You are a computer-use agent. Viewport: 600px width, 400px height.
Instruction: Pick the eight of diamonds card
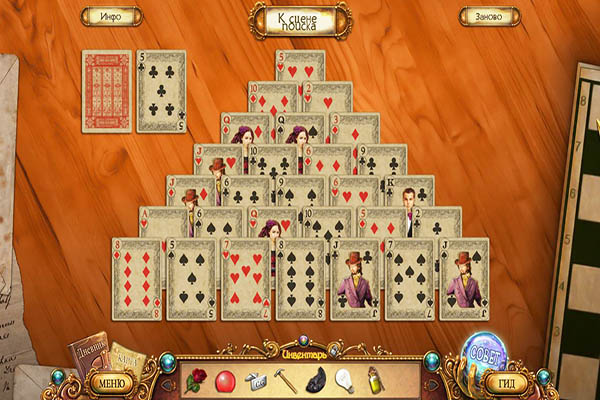pyautogui.click(x=136, y=278)
